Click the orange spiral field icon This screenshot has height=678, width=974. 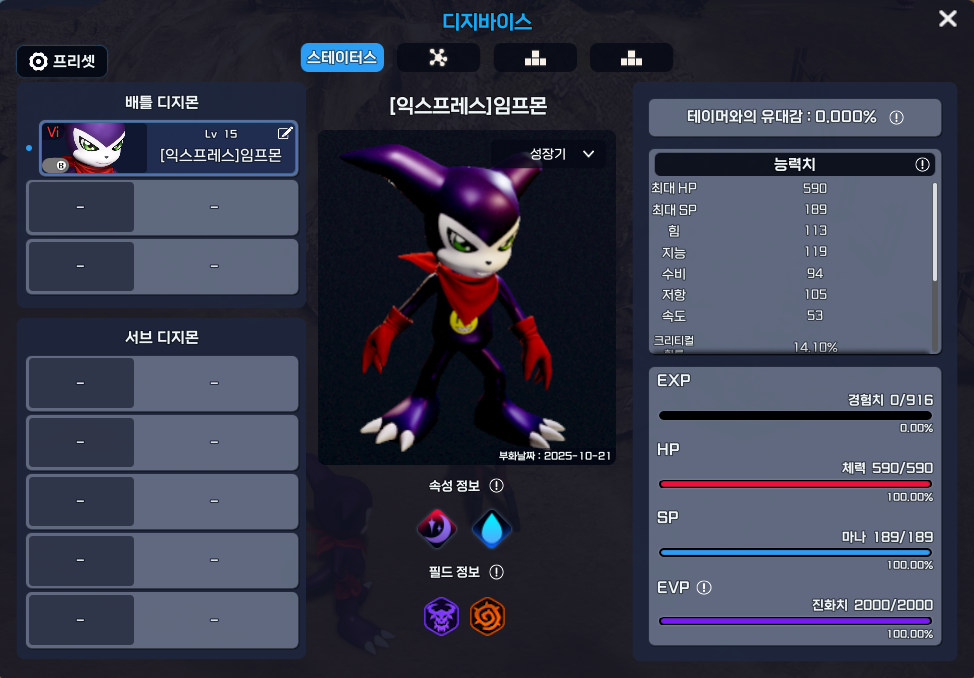[488, 616]
